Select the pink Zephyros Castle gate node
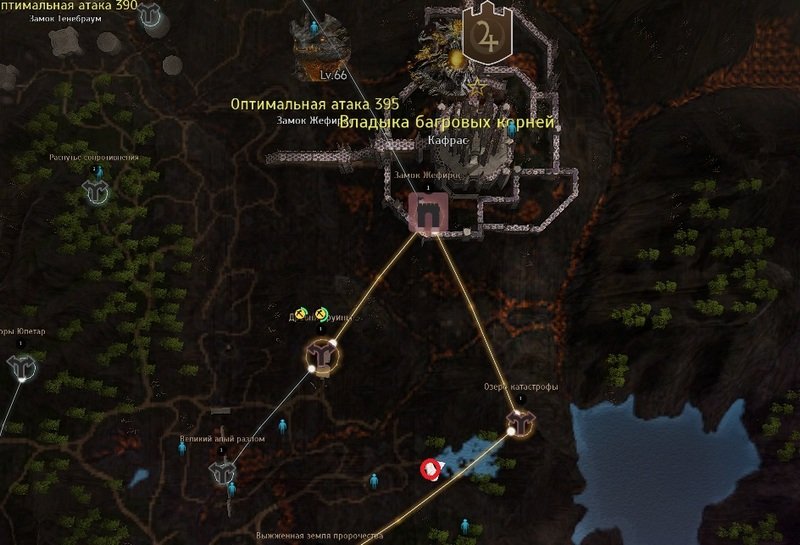This screenshot has width=800, height=545. 428,214
